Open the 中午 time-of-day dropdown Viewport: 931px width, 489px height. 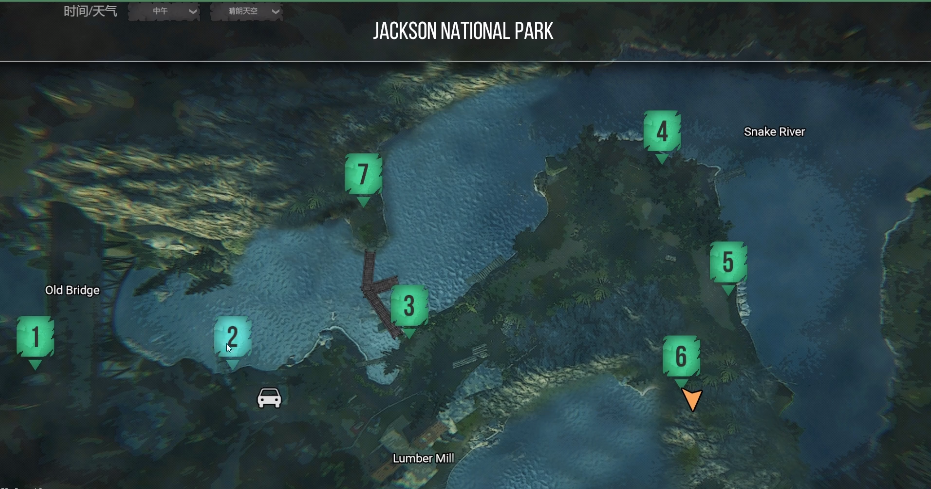click(x=164, y=12)
